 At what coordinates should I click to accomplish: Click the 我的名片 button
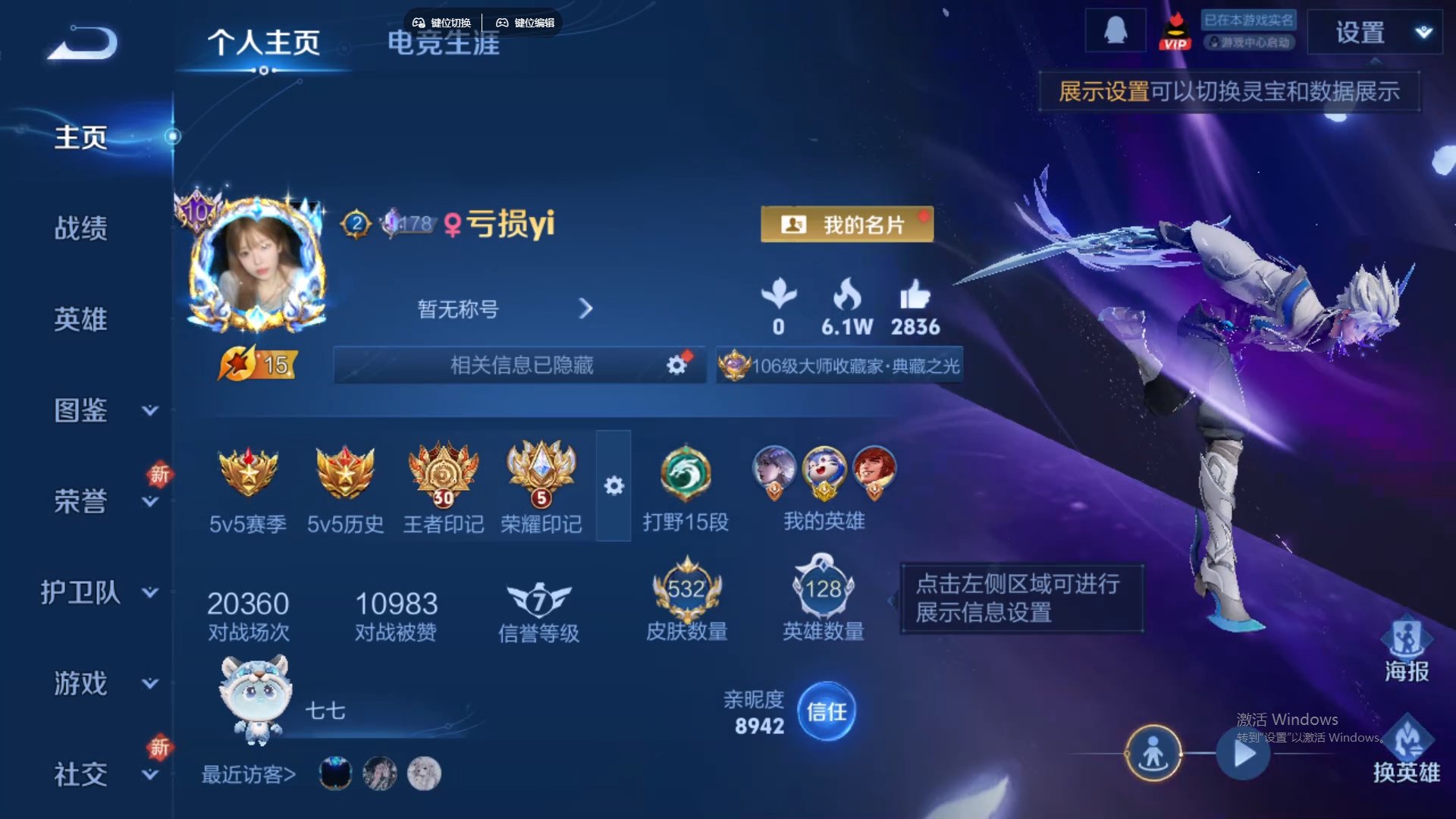click(847, 224)
